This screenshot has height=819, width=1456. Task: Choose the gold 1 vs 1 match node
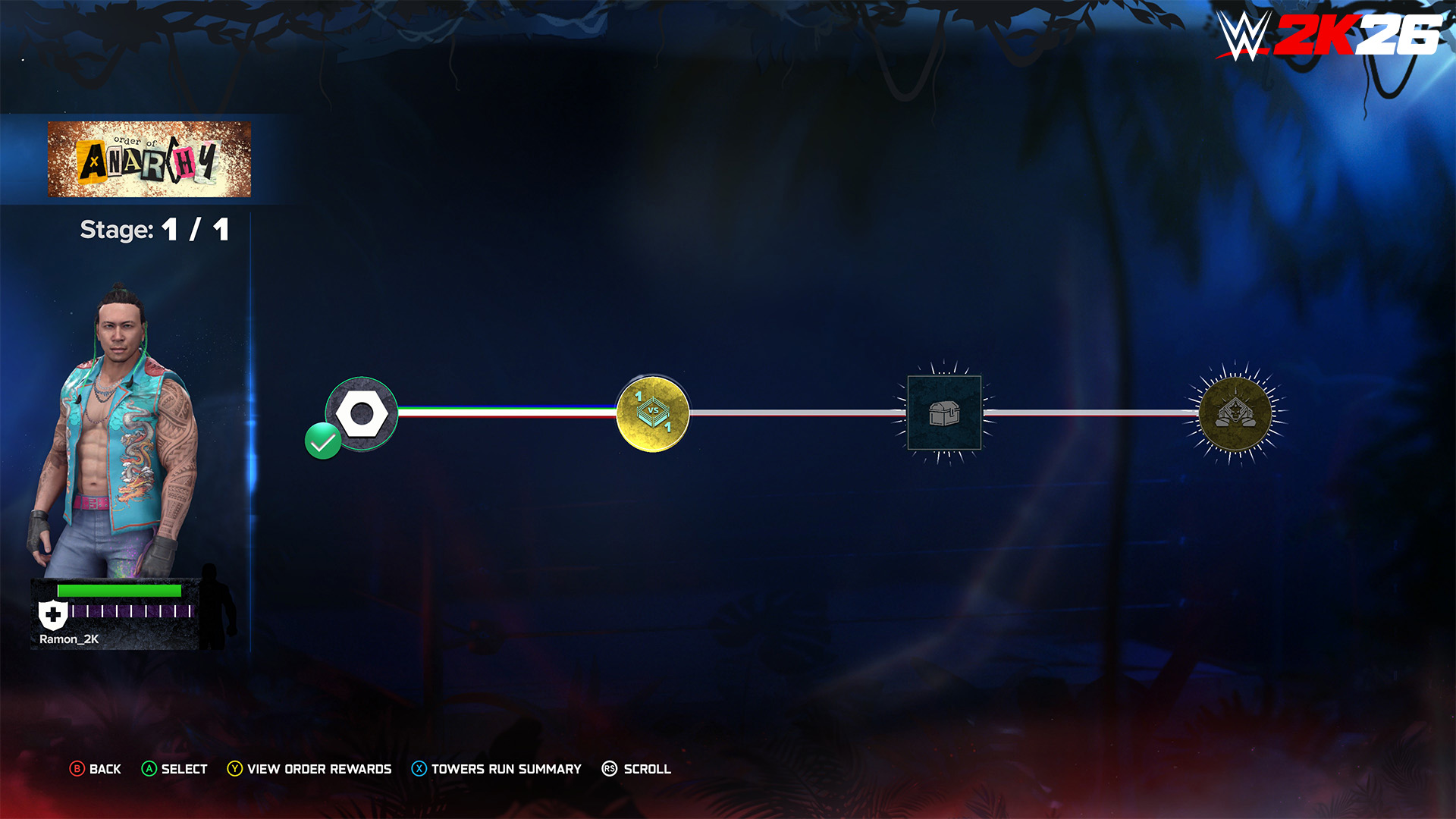[652, 414]
